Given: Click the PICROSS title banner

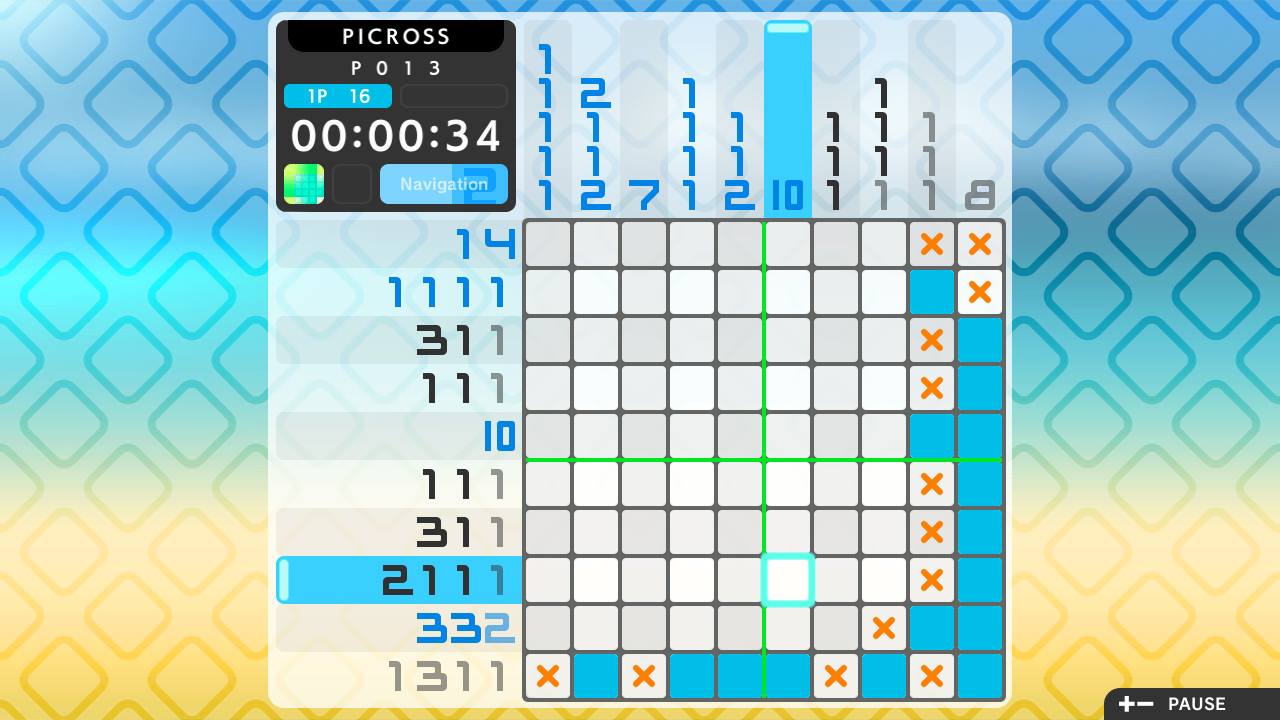Looking at the screenshot, I should tap(395, 36).
